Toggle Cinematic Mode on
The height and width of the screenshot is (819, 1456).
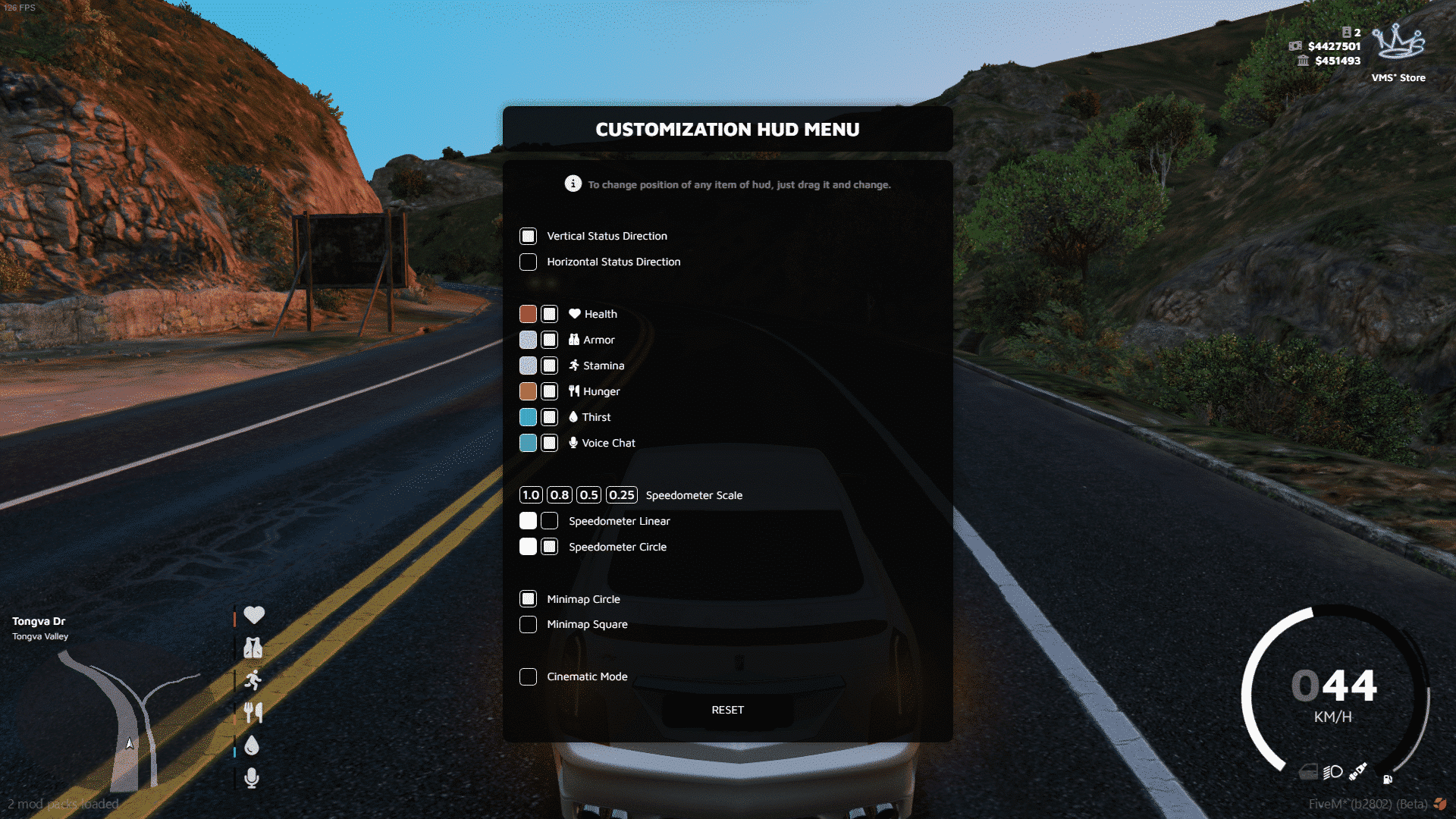coord(528,676)
